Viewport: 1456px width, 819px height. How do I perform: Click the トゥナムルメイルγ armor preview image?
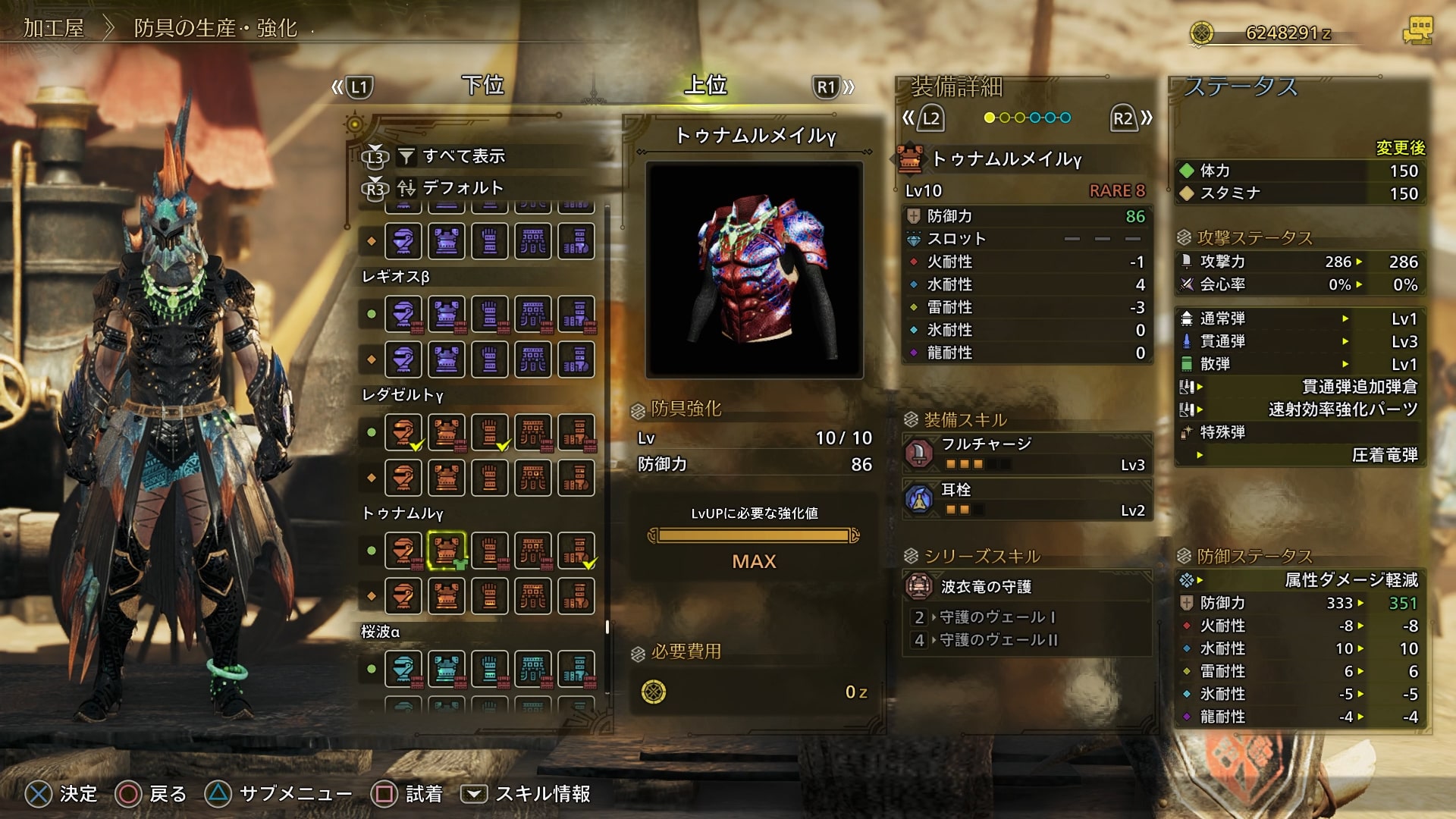tap(754, 270)
